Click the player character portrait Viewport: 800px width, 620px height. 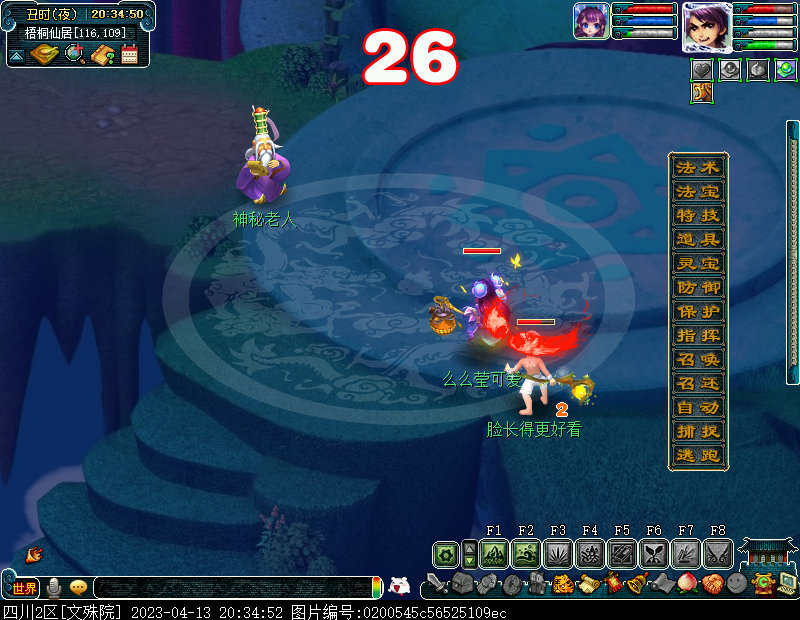point(706,26)
